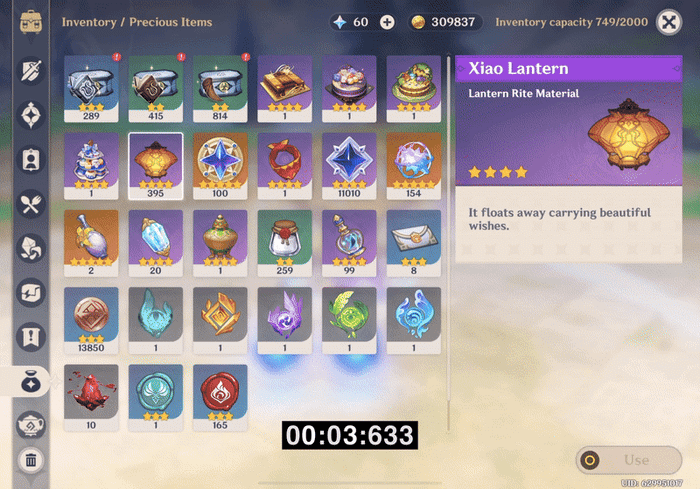The width and height of the screenshot is (700, 489).
Task: Open the Quest items tab
Action: click(31, 336)
